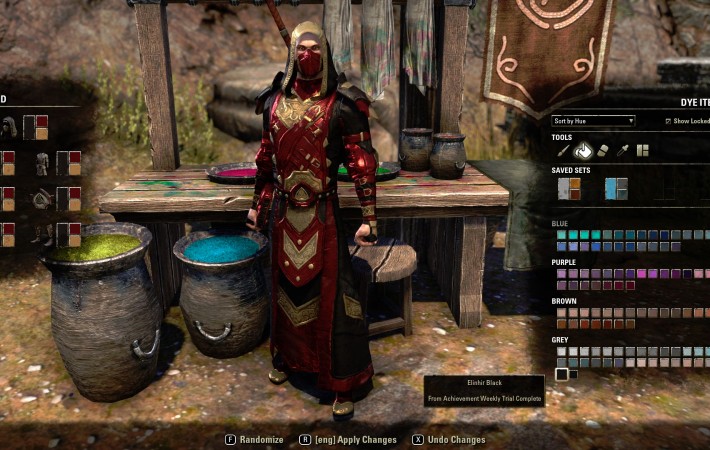The height and width of the screenshot is (450, 710).
Task: Select the Elinhir Black dye swatch
Action: (x=562, y=374)
